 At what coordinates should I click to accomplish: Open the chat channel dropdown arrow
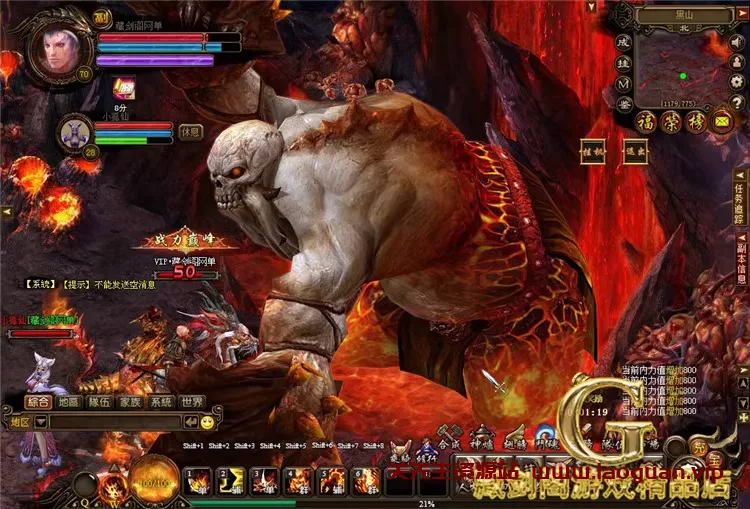click(x=41, y=423)
